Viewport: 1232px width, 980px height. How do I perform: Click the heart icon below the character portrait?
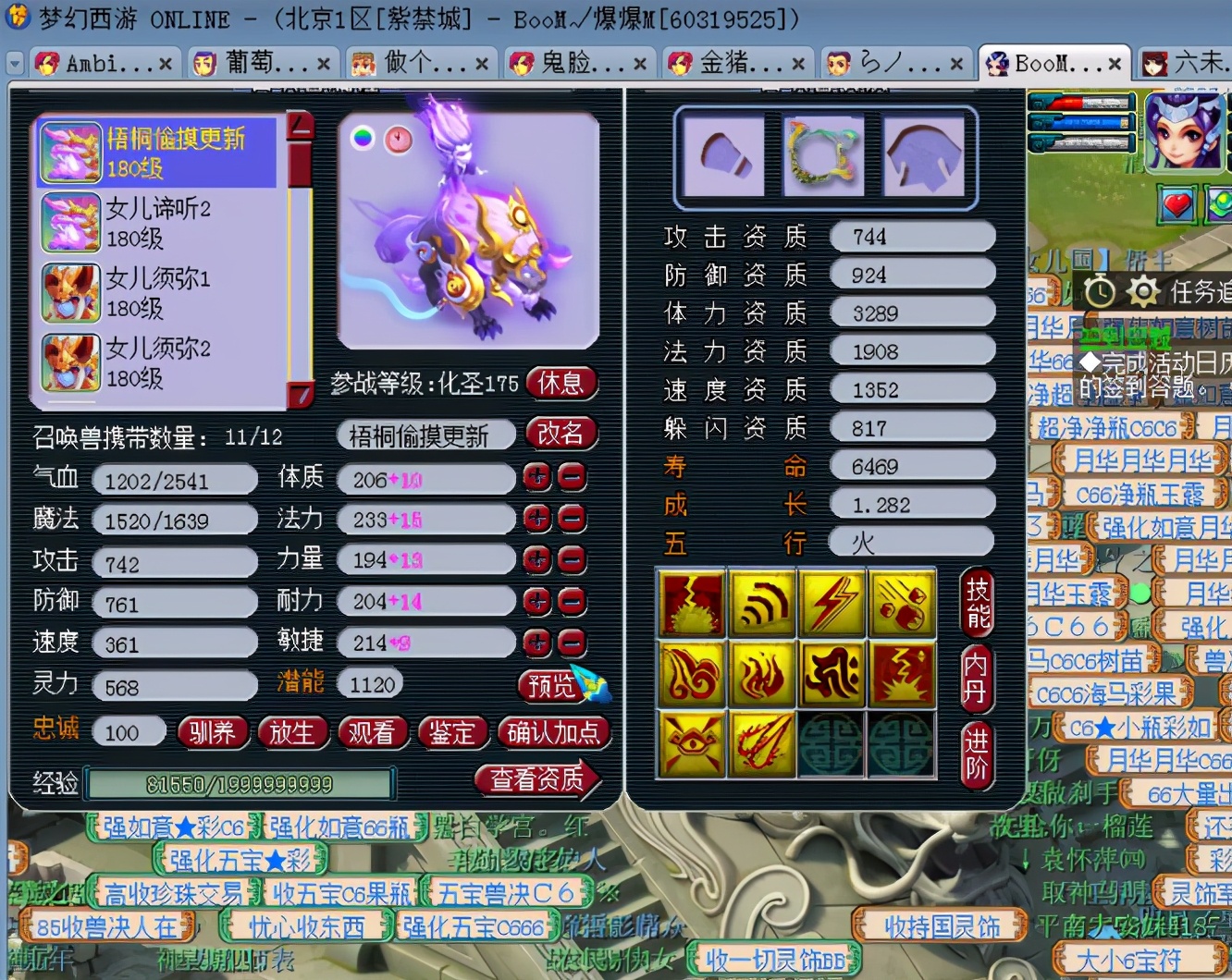click(1176, 205)
